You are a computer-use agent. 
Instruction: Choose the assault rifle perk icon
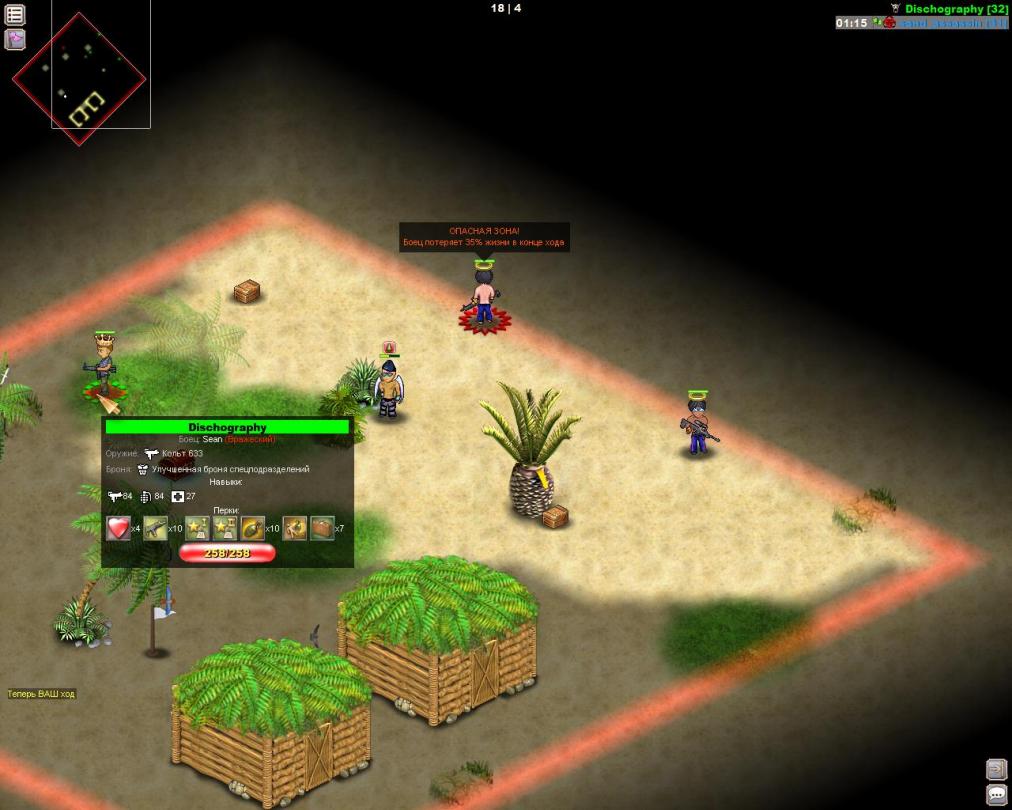click(x=155, y=527)
